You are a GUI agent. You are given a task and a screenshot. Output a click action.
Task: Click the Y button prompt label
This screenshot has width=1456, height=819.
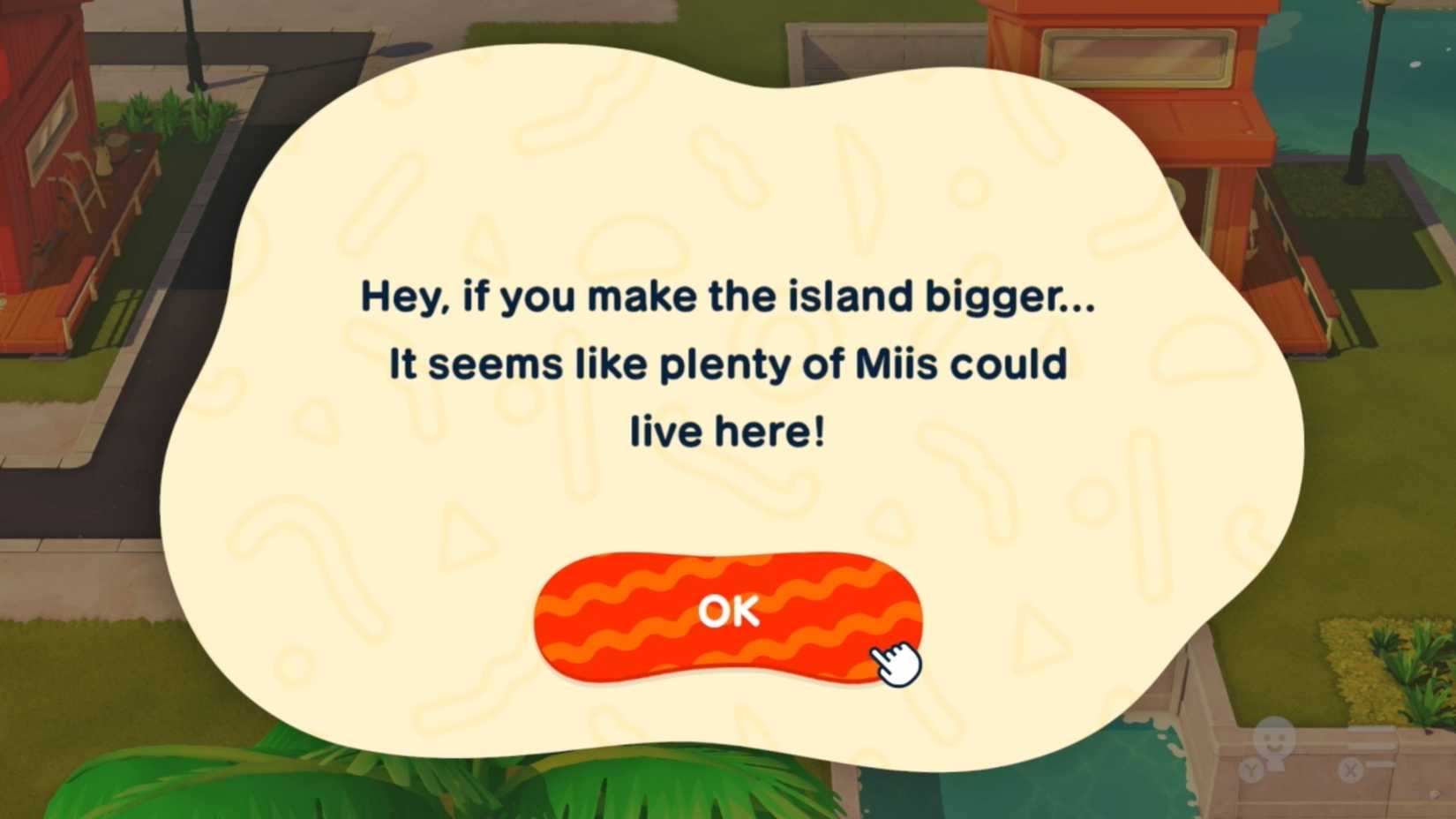tap(1252, 767)
